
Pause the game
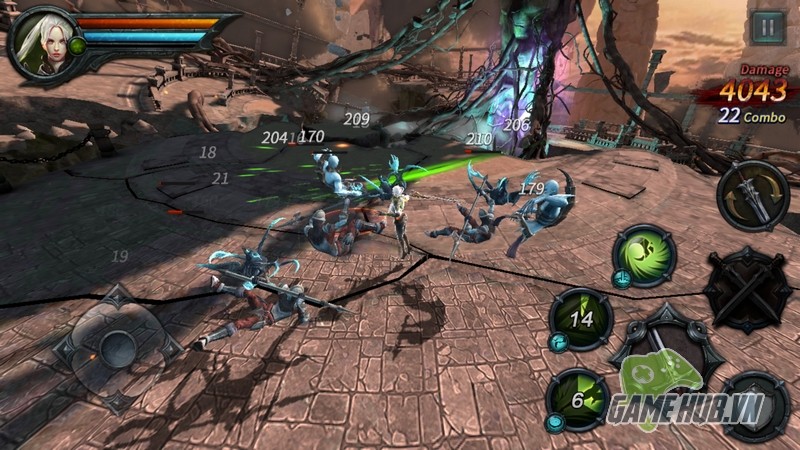point(767,27)
